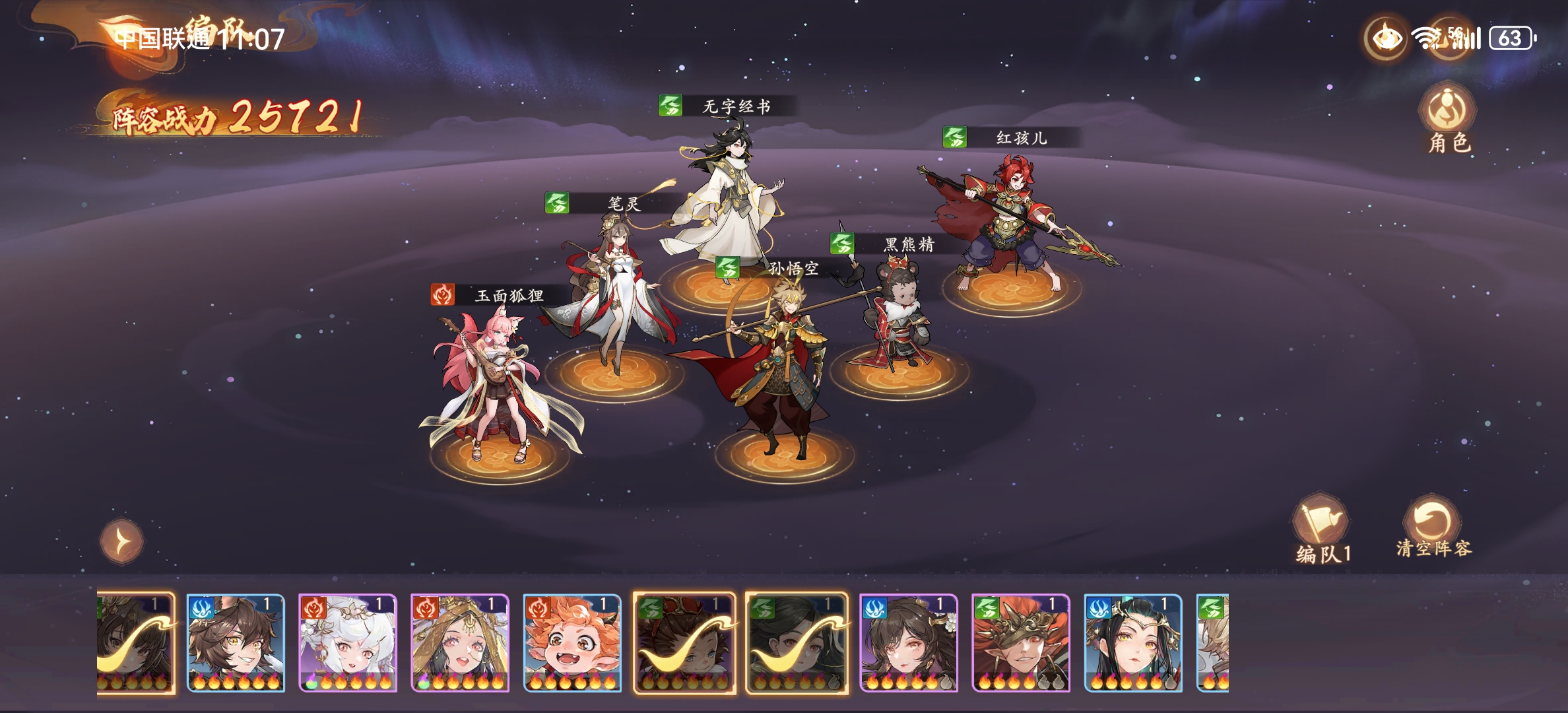
Task: Select 玉面狐狸 in the formation
Action: pos(496,383)
